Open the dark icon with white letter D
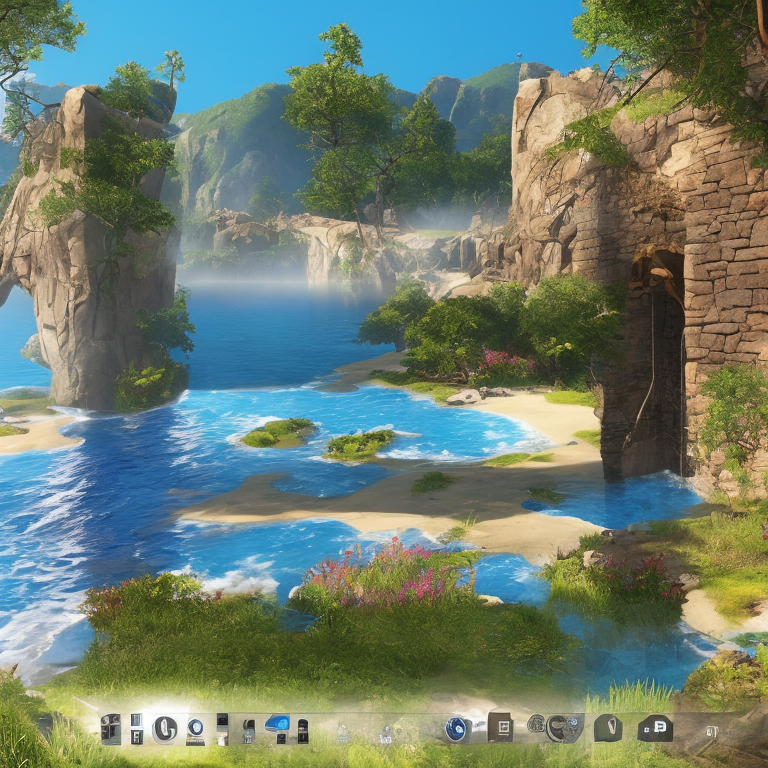The width and height of the screenshot is (768, 768). (x=655, y=728)
